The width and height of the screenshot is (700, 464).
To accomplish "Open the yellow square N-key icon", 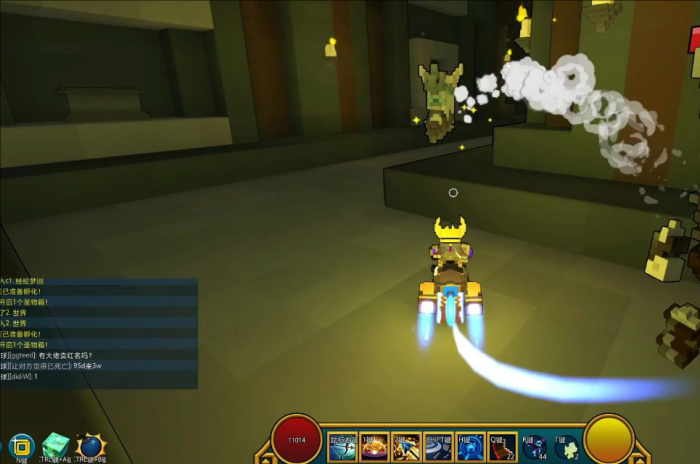I will coord(21,446).
